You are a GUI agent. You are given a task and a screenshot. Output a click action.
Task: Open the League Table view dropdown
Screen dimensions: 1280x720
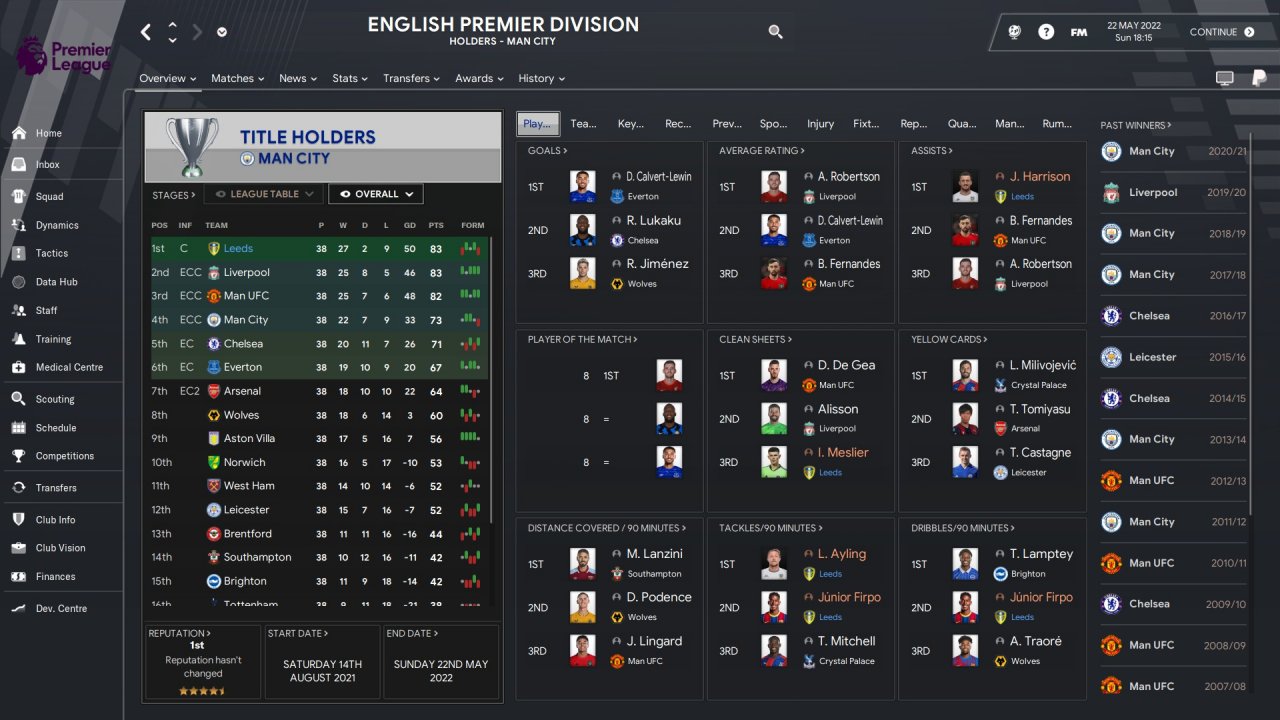click(264, 194)
